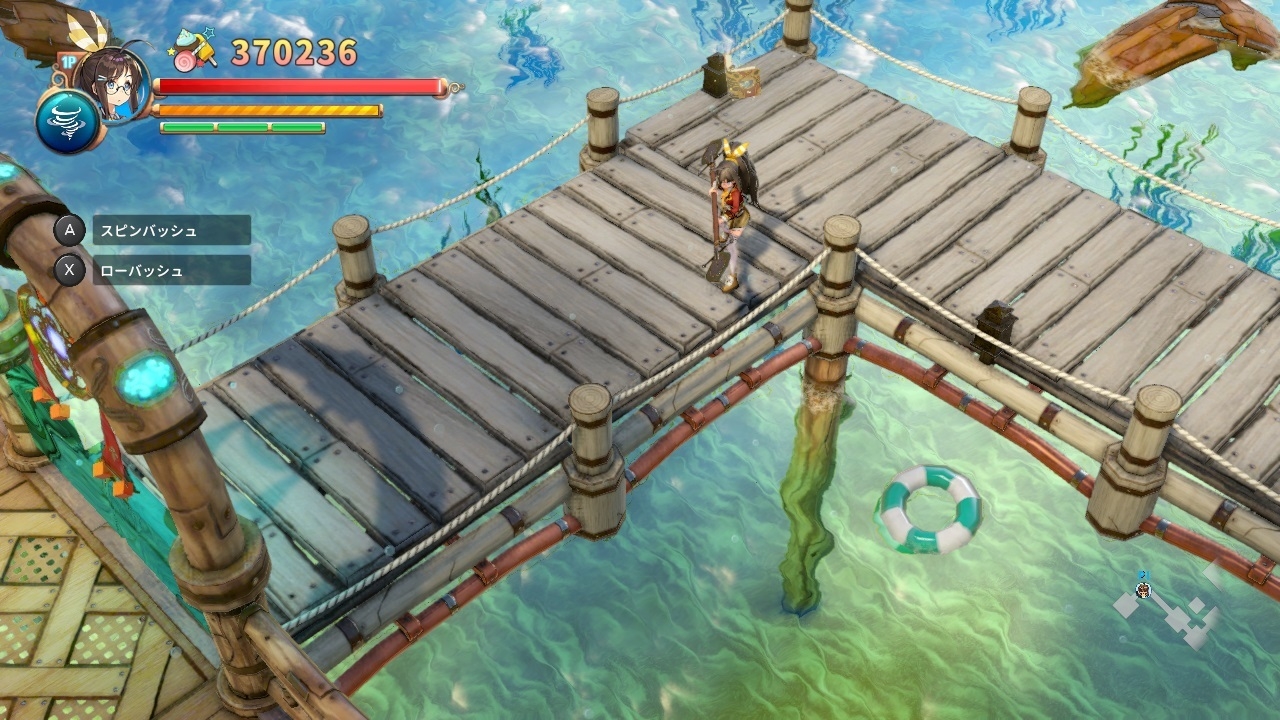
Task: Click the lifebuoy floating in the water
Action: (932, 507)
